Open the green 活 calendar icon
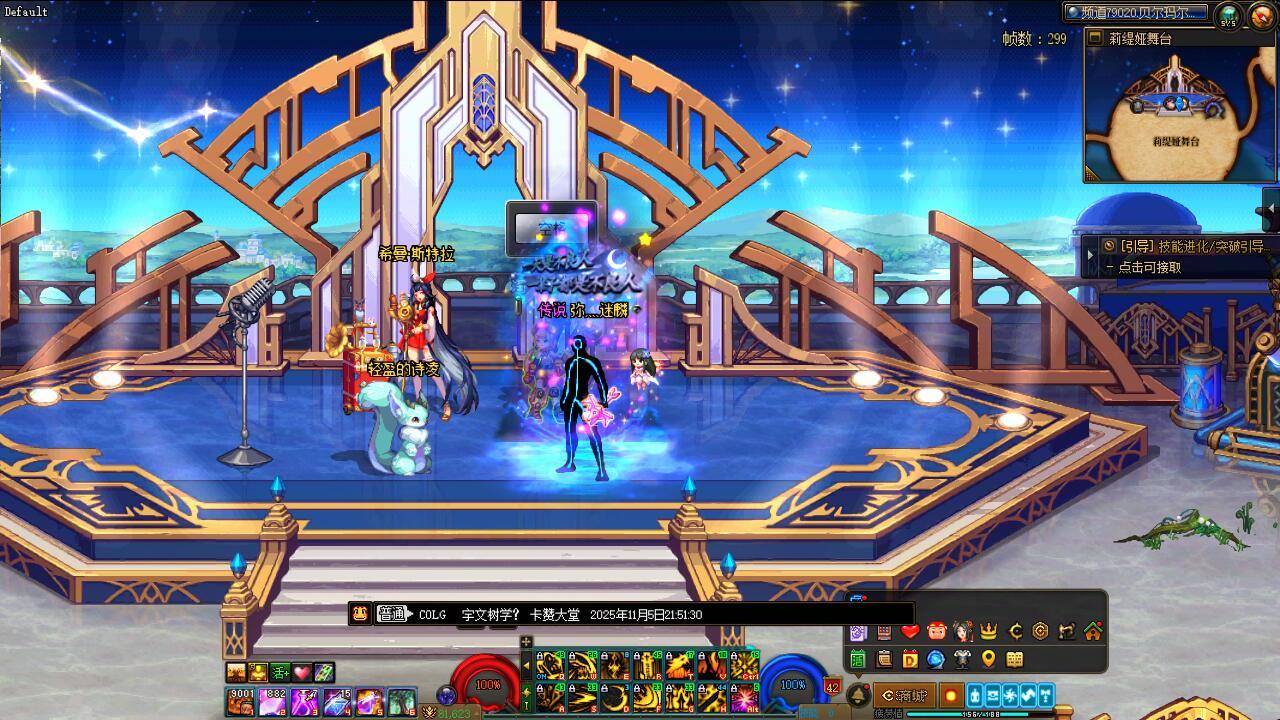 point(858,659)
